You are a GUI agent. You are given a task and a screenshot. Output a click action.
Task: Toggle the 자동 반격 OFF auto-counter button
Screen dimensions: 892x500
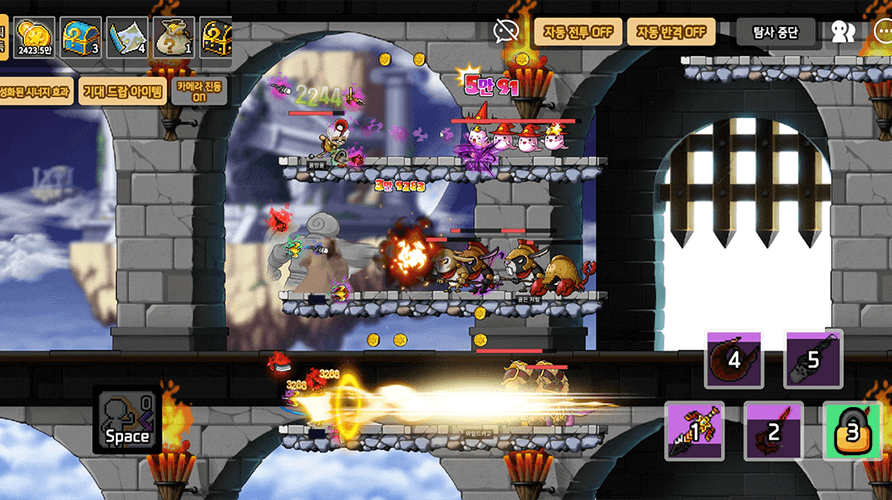[x=671, y=31]
